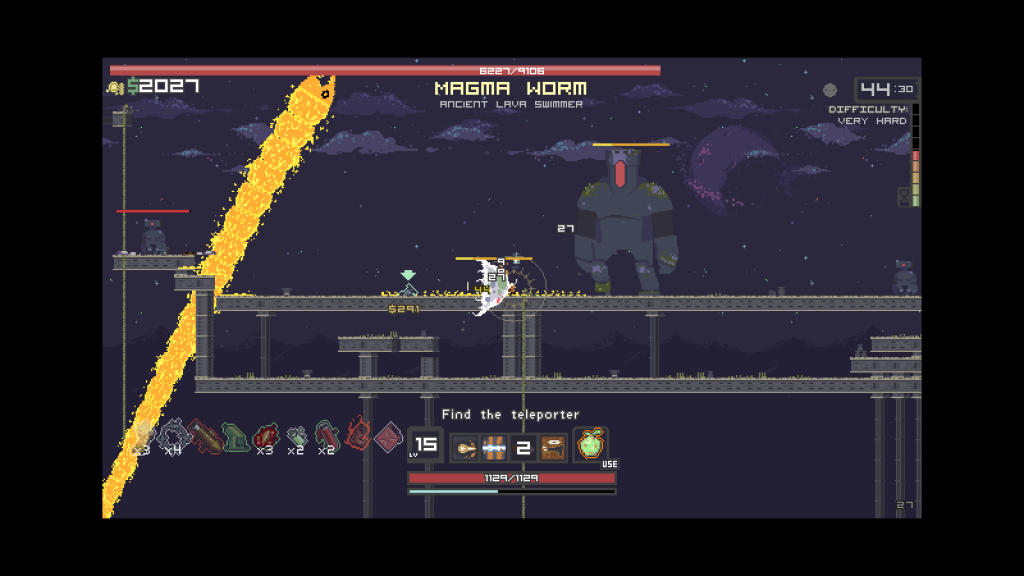Viewport: 1024px width, 576px height.
Task: Click the hourglass icon on difficulty meter
Action: pos(904,196)
